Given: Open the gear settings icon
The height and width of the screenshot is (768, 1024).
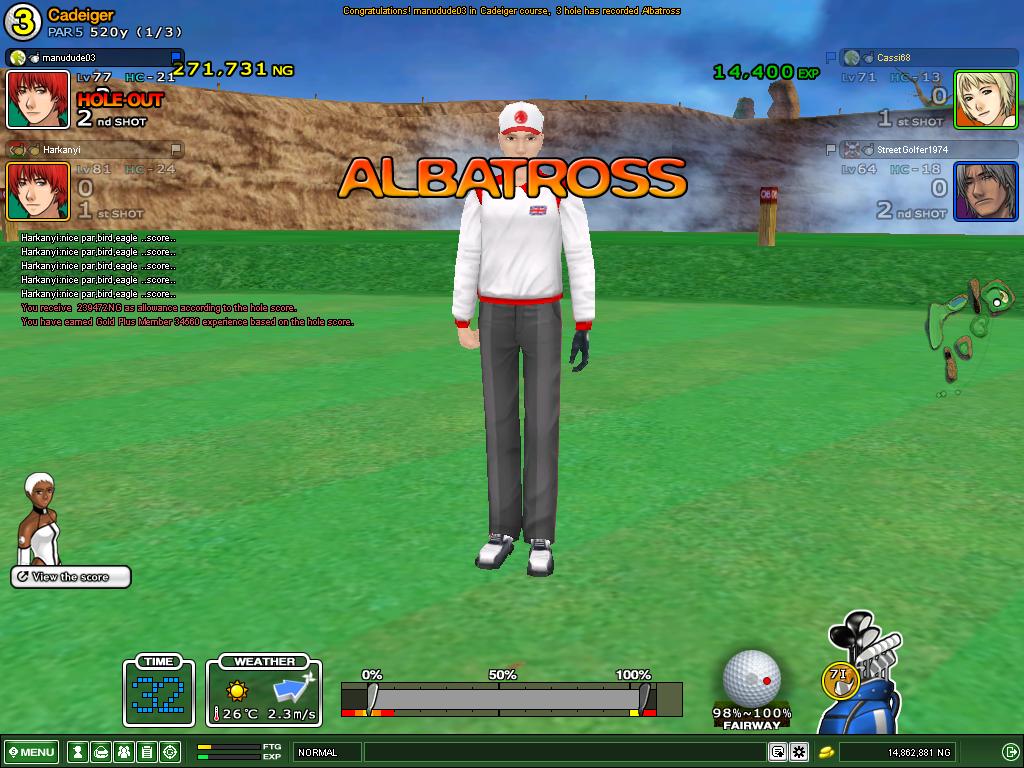Looking at the screenshot, I should (x=799, y=752).
